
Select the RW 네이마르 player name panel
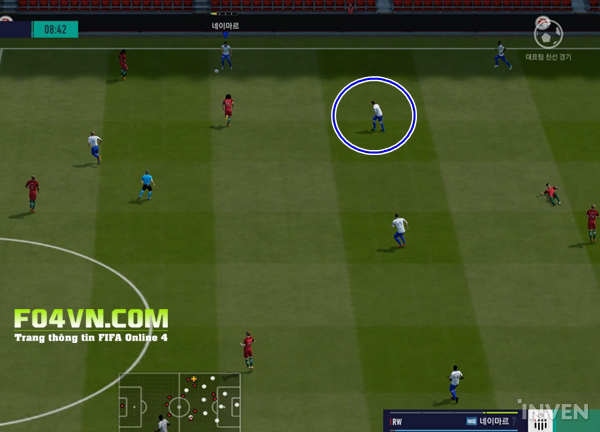point(450,422)
